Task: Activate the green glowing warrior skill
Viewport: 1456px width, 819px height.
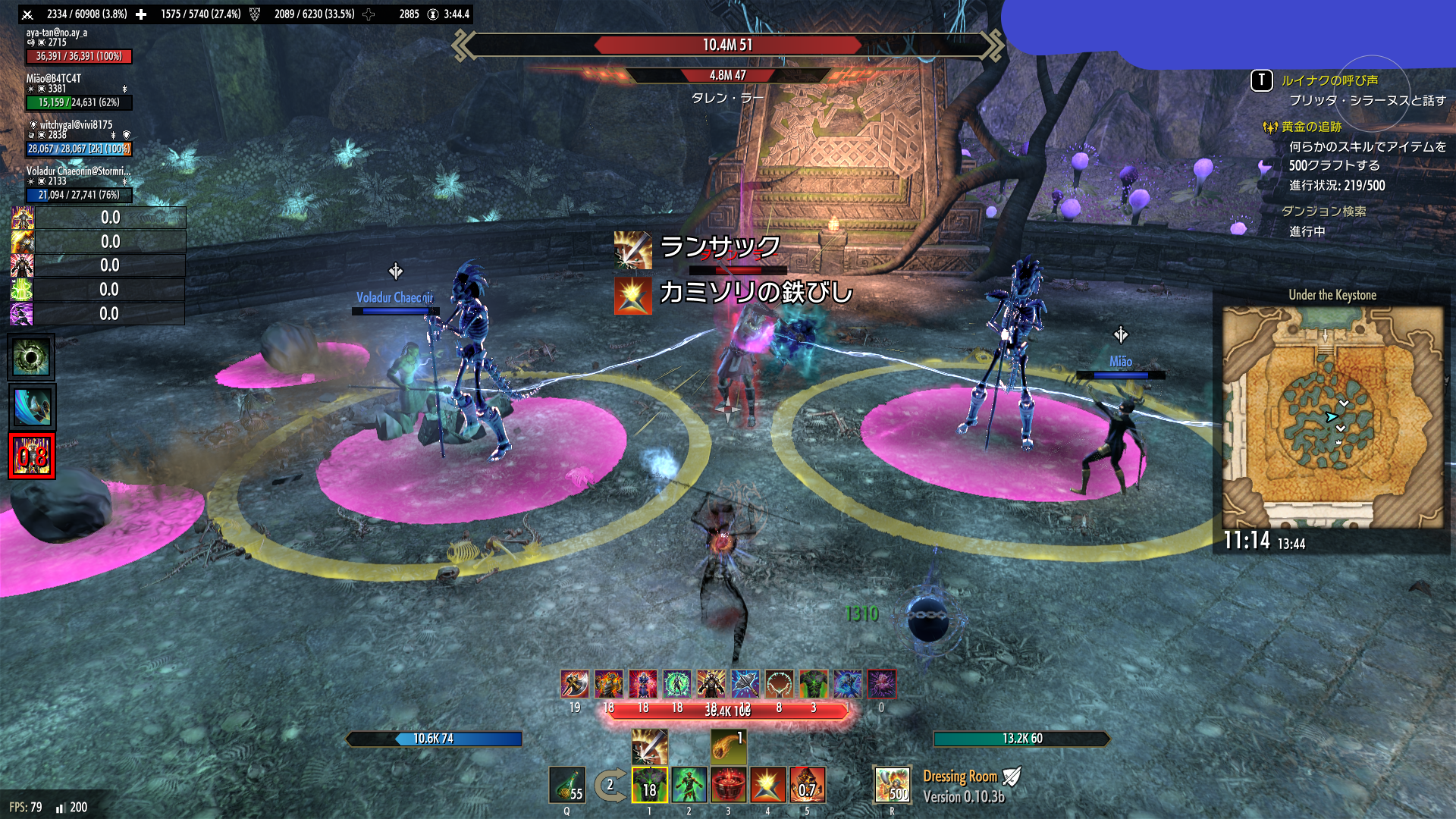Action: pos(689,785)
